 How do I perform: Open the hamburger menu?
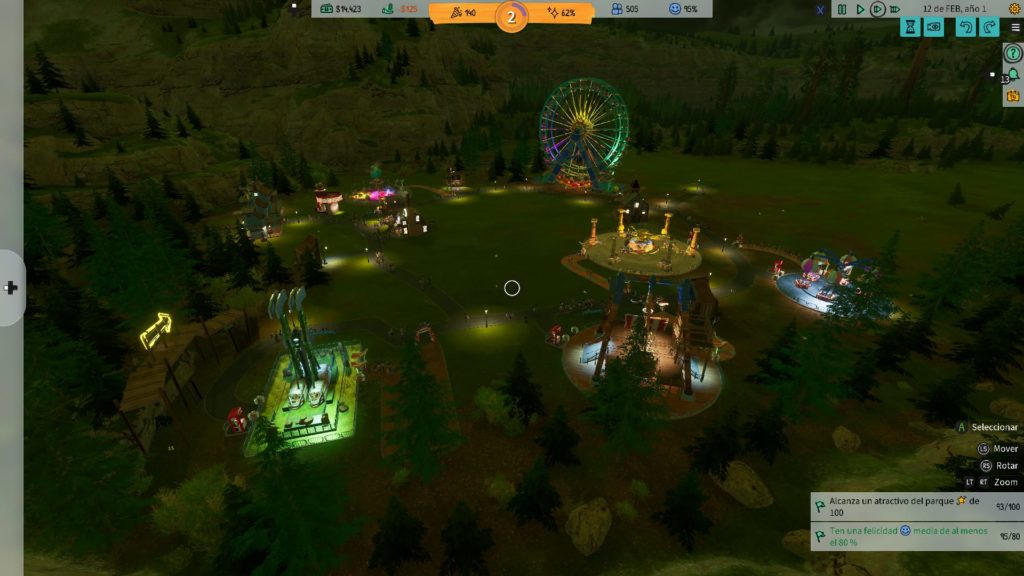tap(1016, 27)
